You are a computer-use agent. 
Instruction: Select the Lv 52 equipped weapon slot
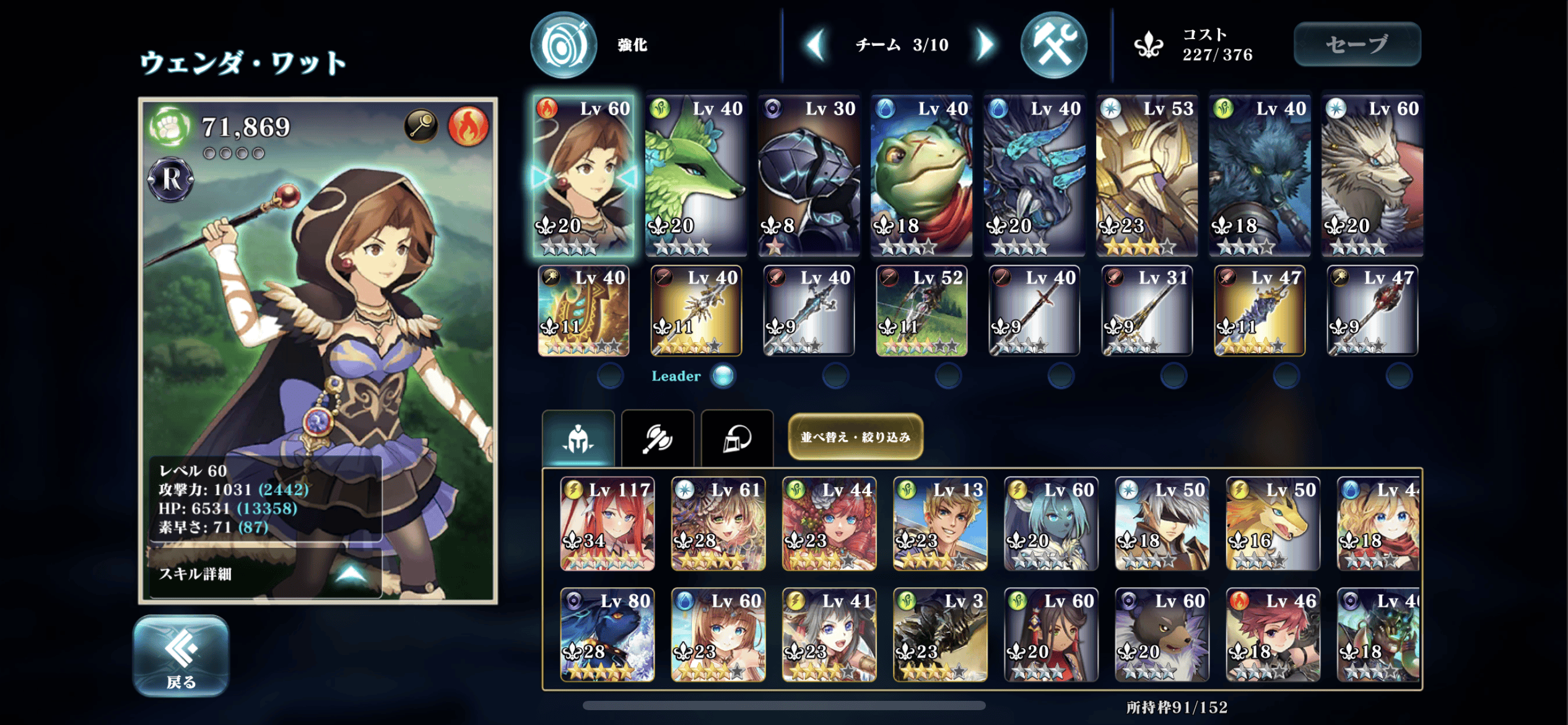[x=921, y=311]
